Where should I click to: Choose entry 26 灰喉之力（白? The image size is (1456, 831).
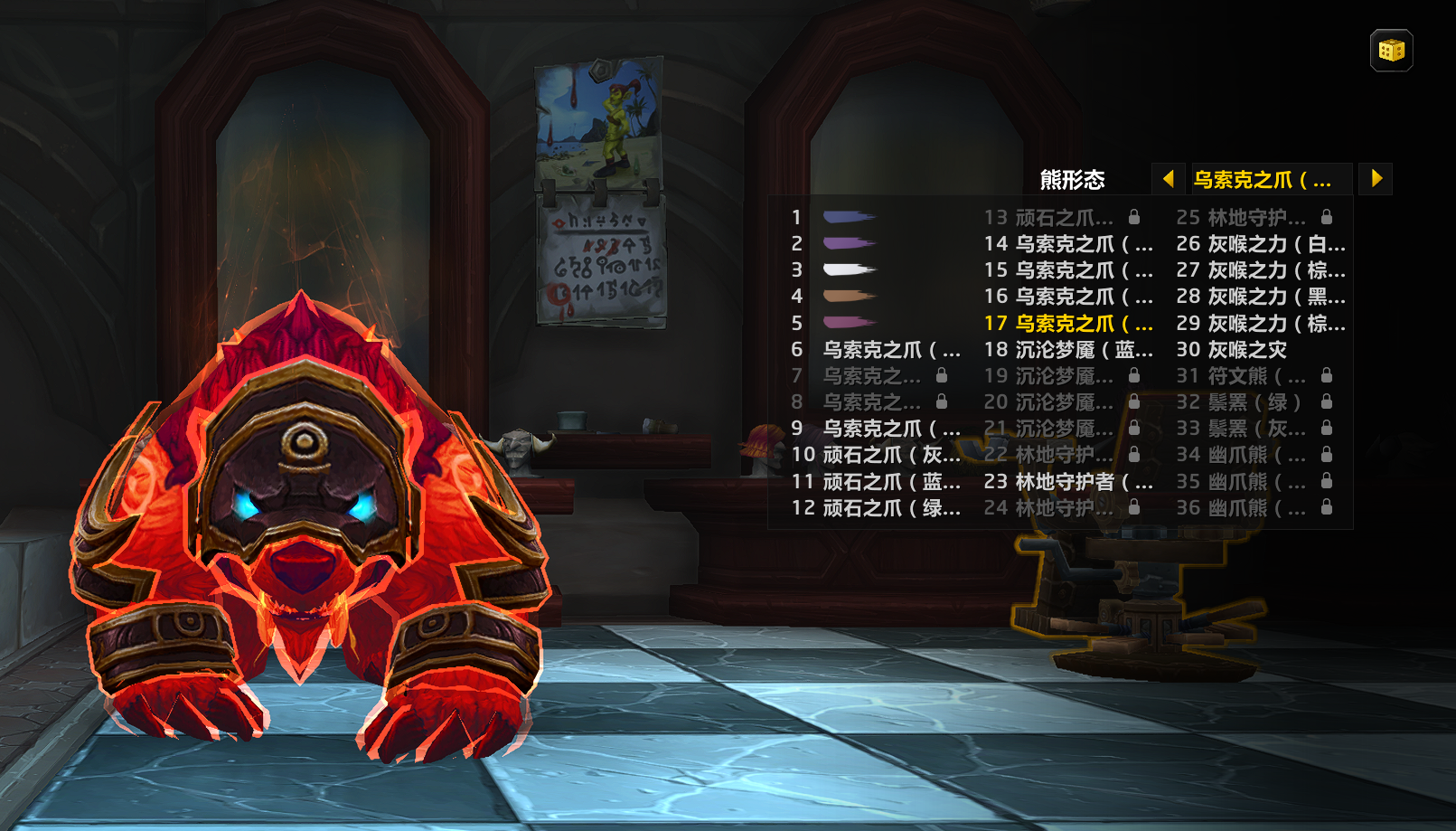tap(1274, 243)
